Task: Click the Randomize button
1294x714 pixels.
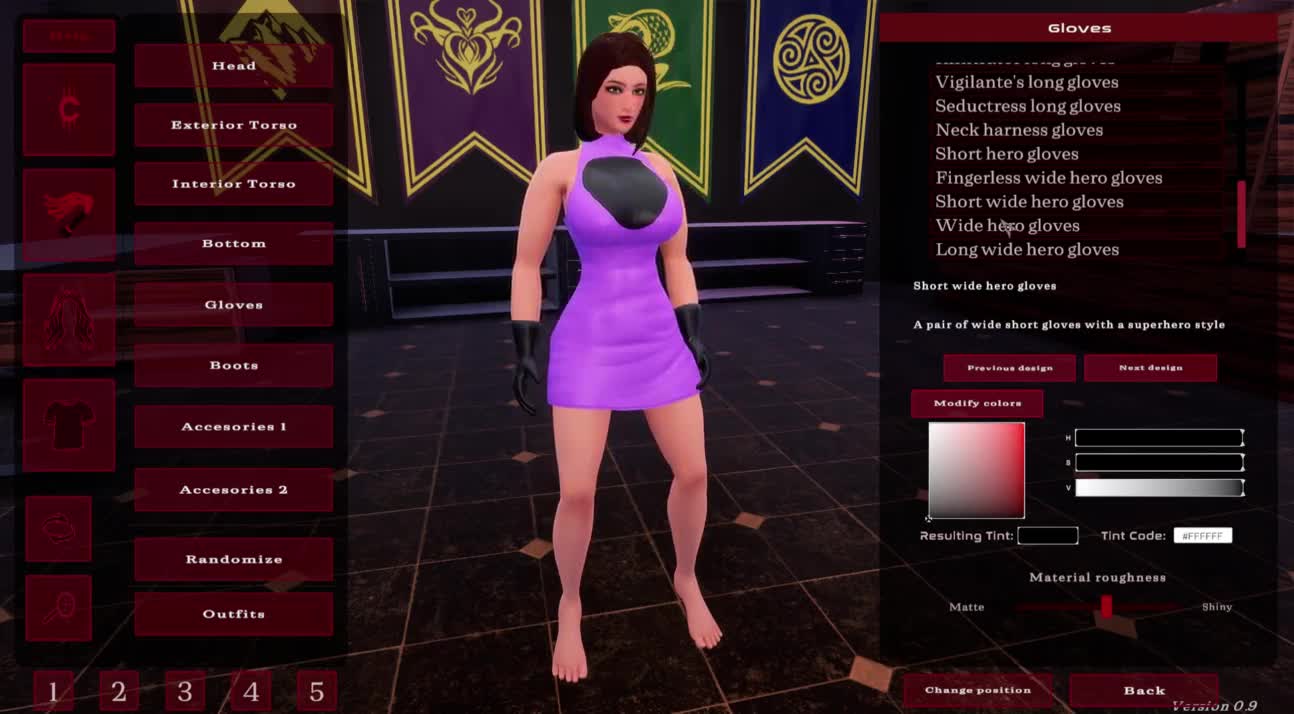Action: (233, 560)
